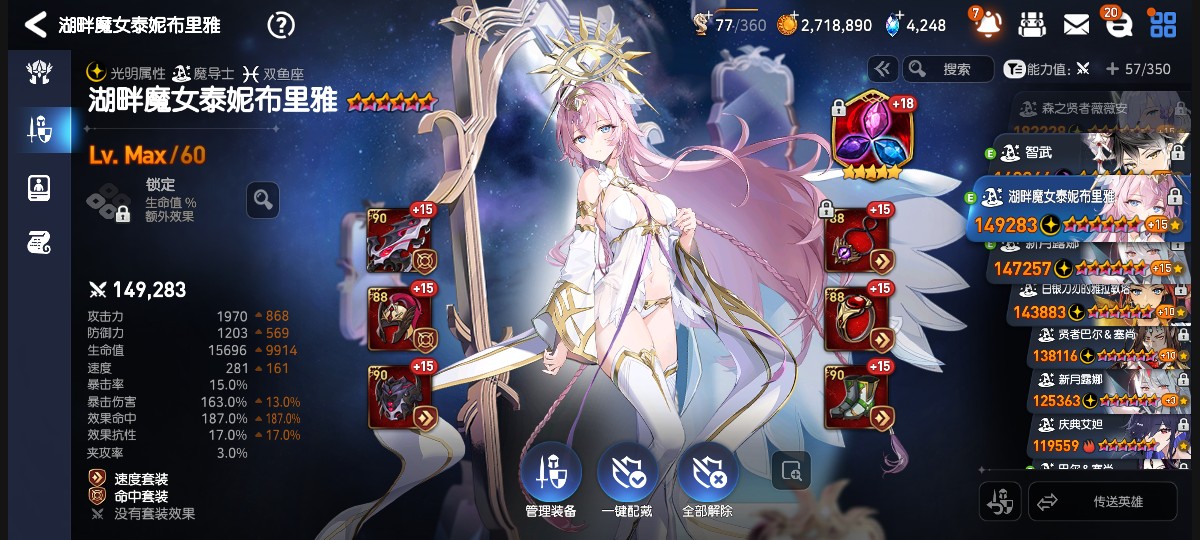Select the red helmet equipment slot

[399, 320]
